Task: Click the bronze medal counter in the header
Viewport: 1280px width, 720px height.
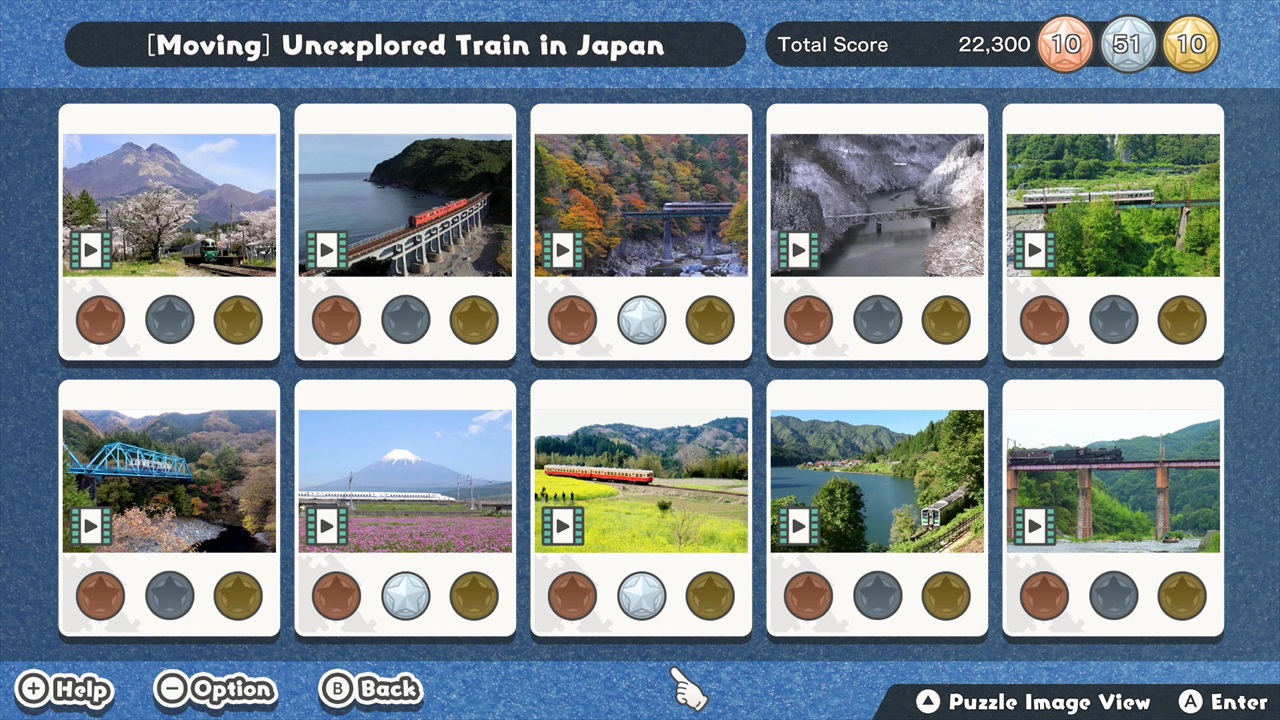Action: (1066, 44)
